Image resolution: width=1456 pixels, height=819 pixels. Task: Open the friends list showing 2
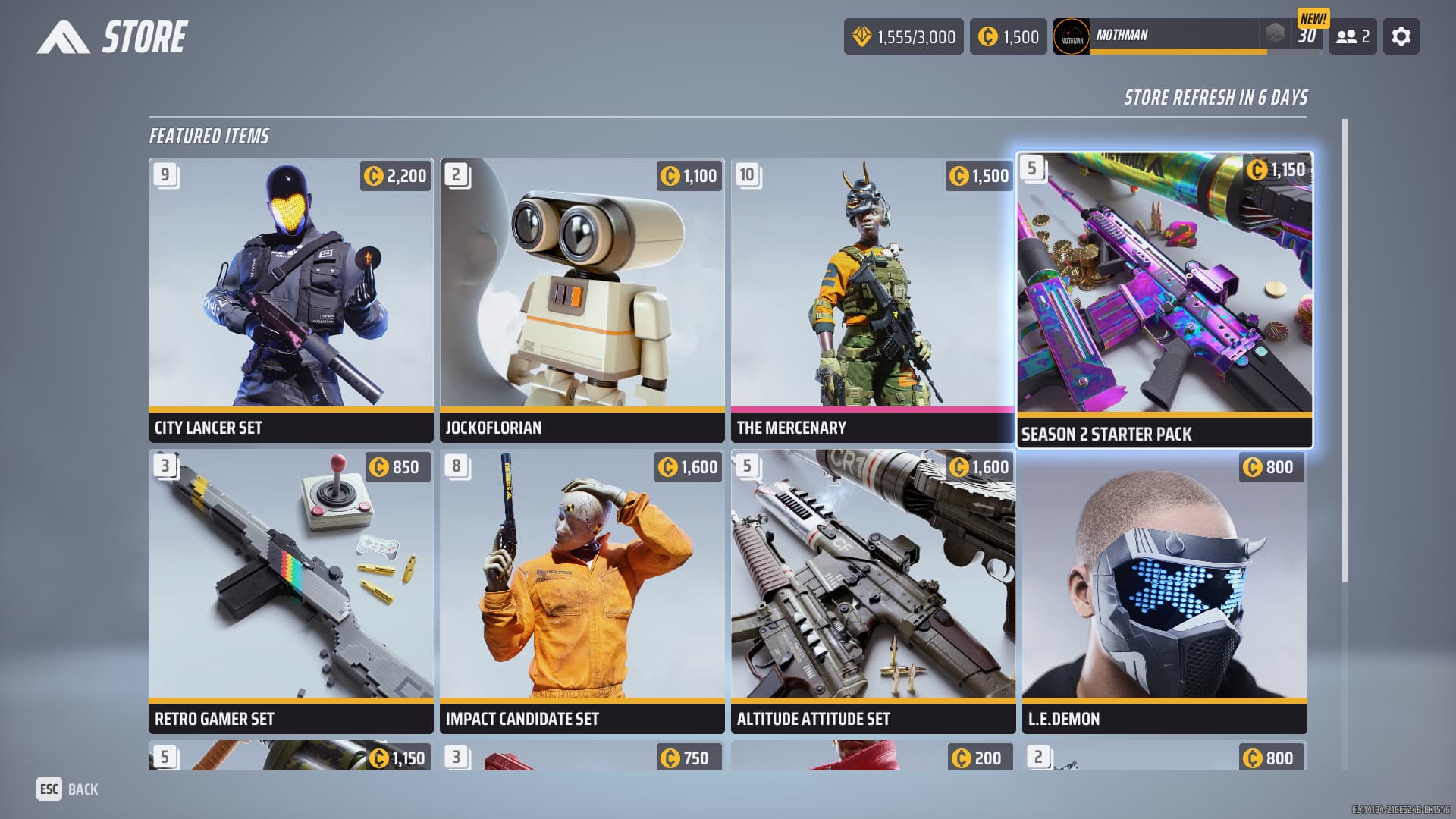pos(1352,36)
